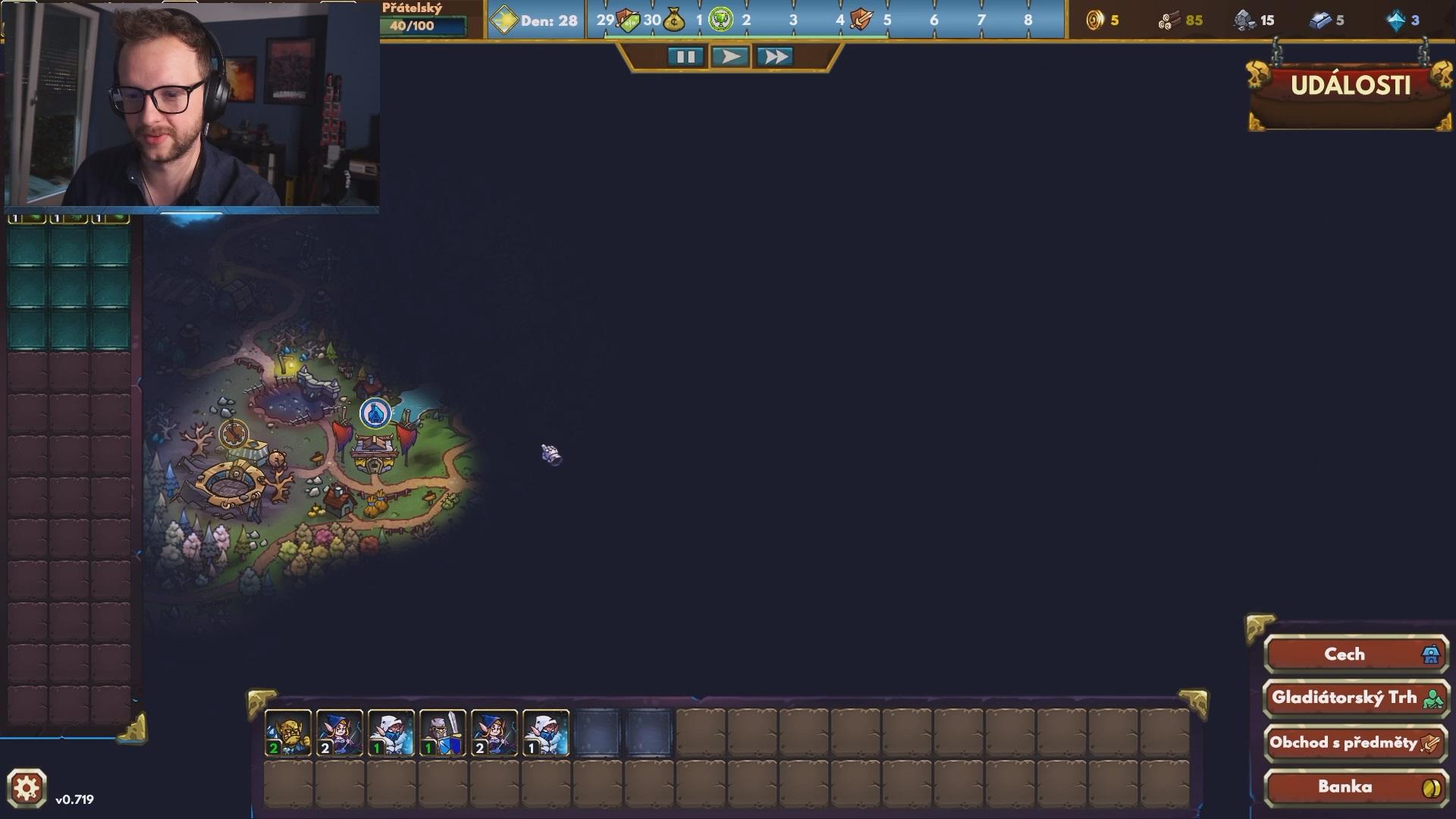Screen dimensions: 1456x819
Task: Open the Obchod s předměty shop
Action: coord(1355,743)
